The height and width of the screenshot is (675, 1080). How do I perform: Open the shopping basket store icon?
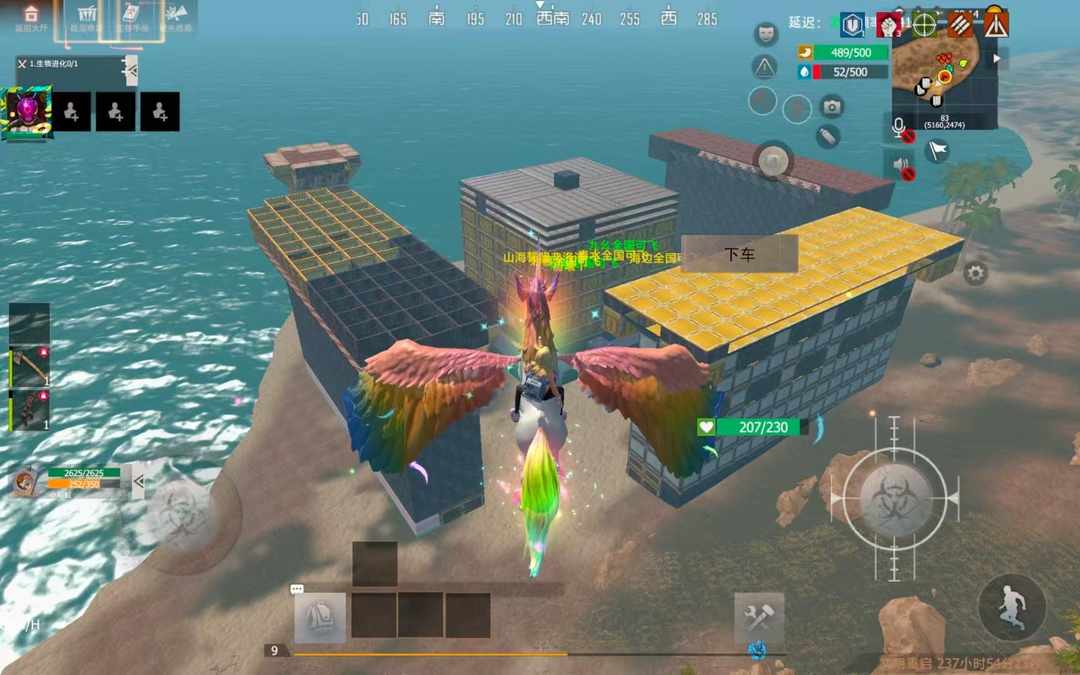pyautogui.click(x=84, y=16)
